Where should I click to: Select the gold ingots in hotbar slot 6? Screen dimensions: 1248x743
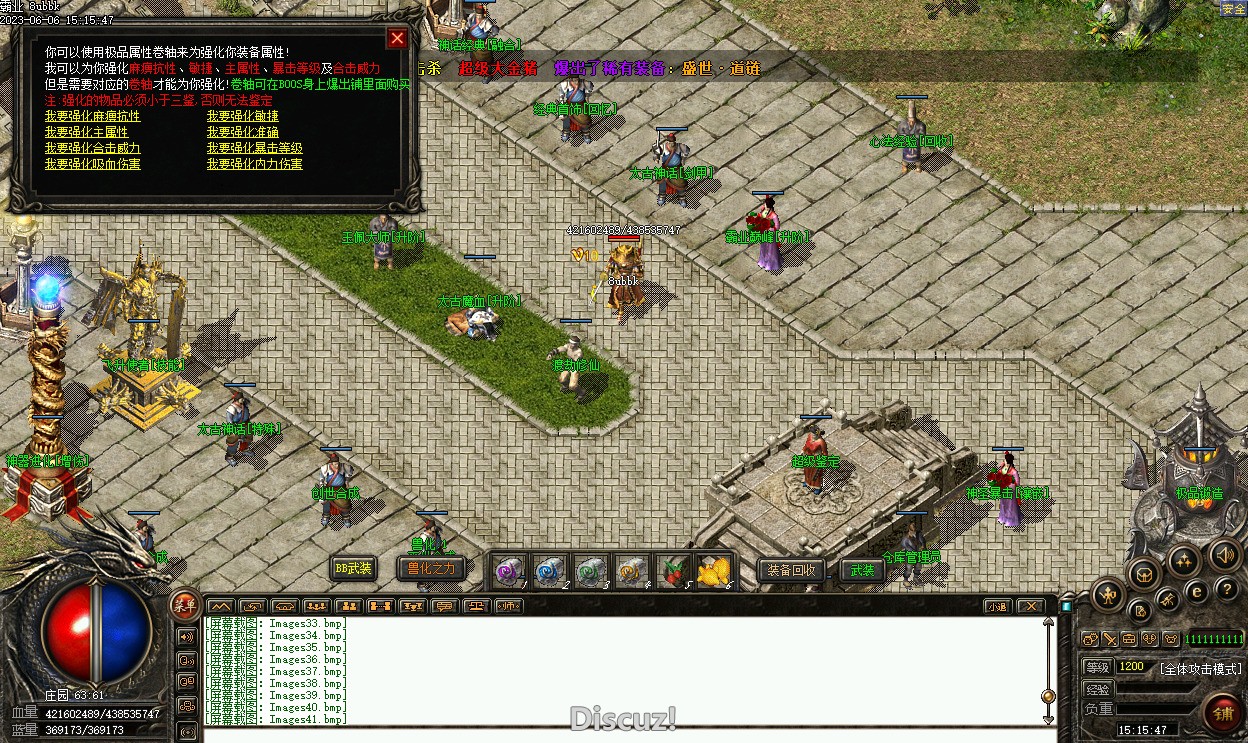pos(714,571)
